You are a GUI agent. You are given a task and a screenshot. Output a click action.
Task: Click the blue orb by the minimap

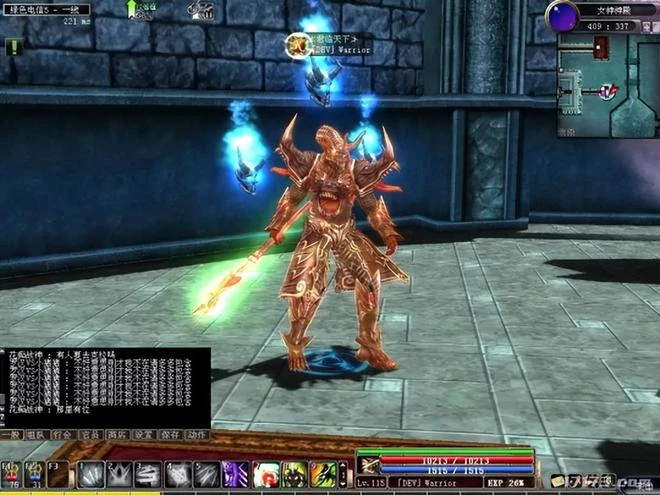pos(562,16)
